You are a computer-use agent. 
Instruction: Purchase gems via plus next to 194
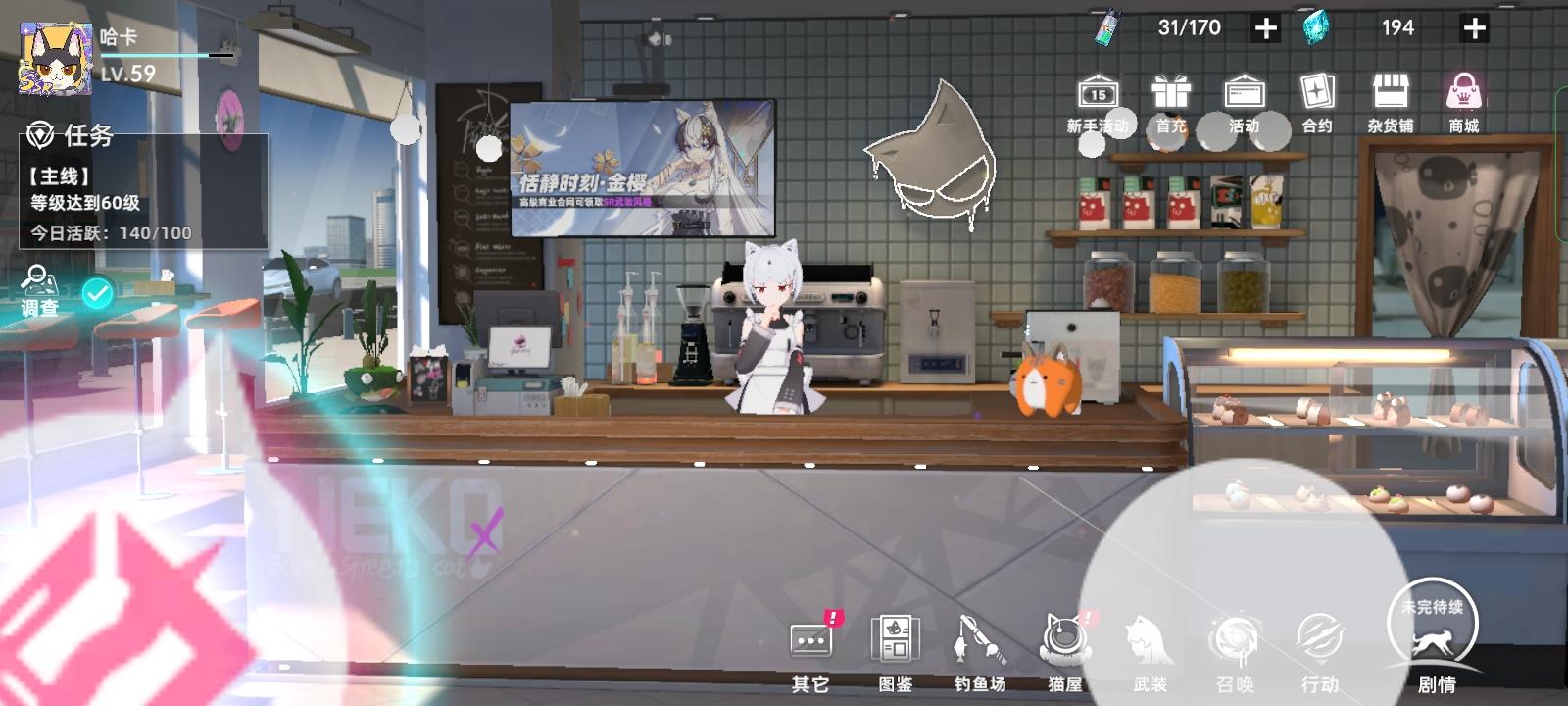tap(1473, 27)
